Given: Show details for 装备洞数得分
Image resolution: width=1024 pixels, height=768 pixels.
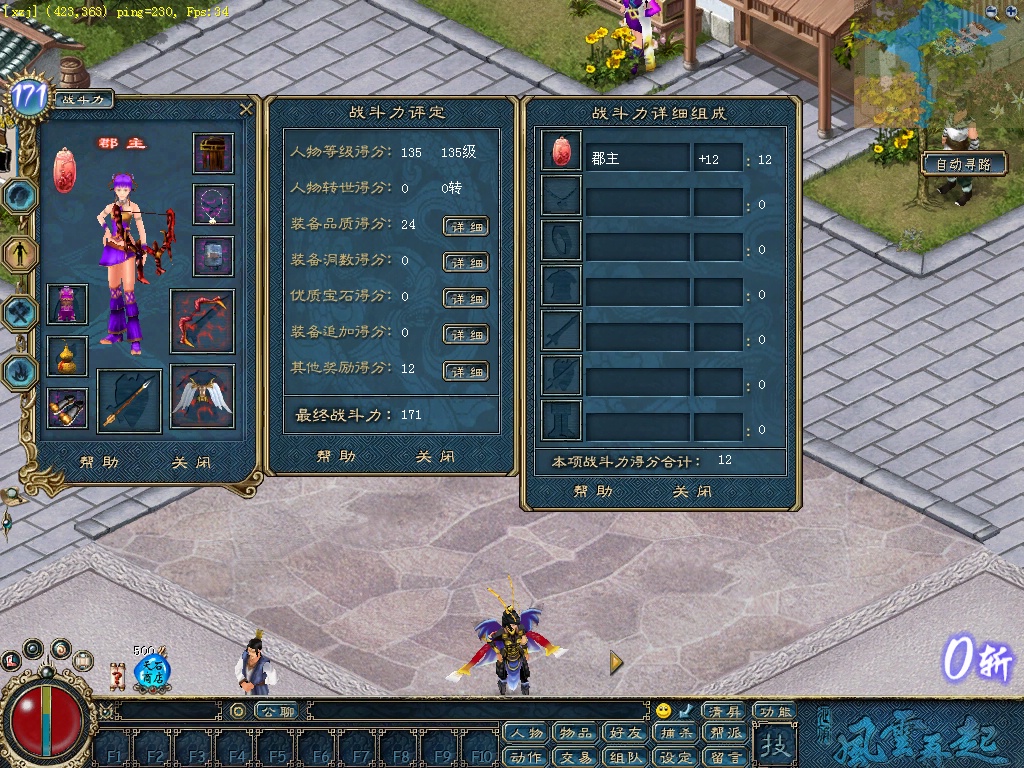Looking at the screenshot, I should point(465,262).
